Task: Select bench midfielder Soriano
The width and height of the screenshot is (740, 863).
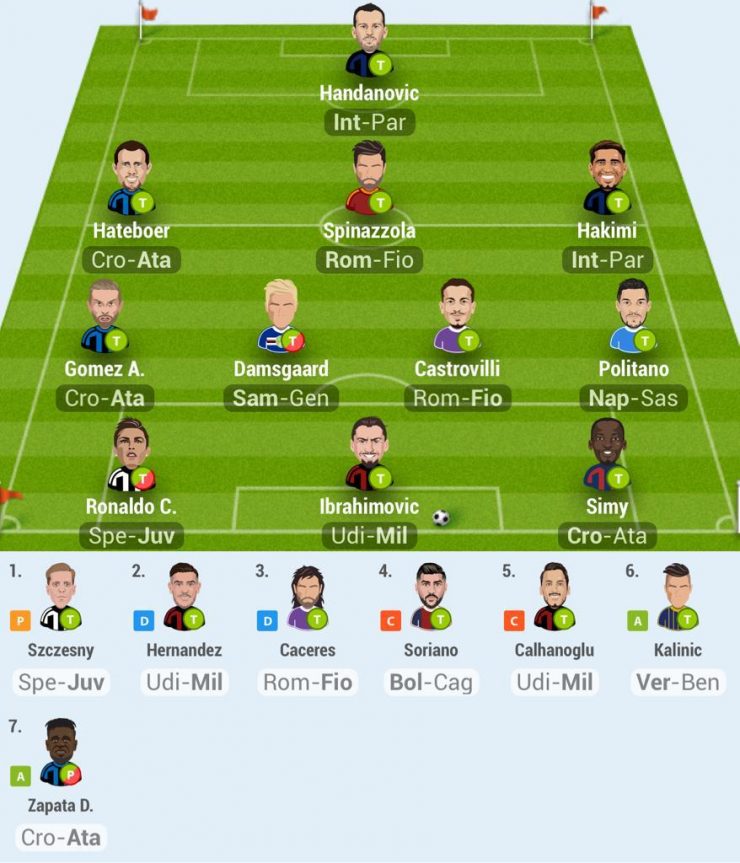Action: [x=432, y=597]
